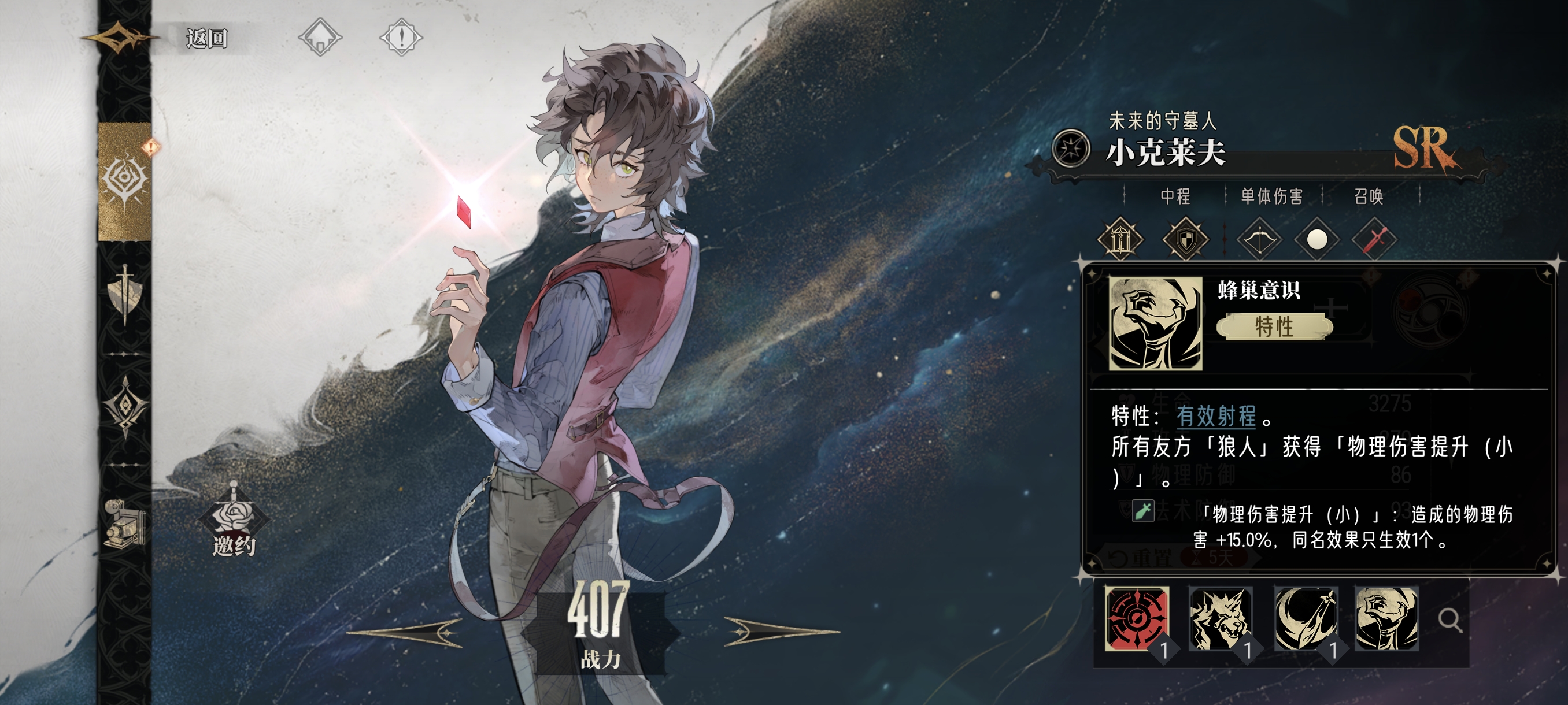Tap the red sword attribute icon
Screen dimensions: 1568x705
pos(1374,240)
